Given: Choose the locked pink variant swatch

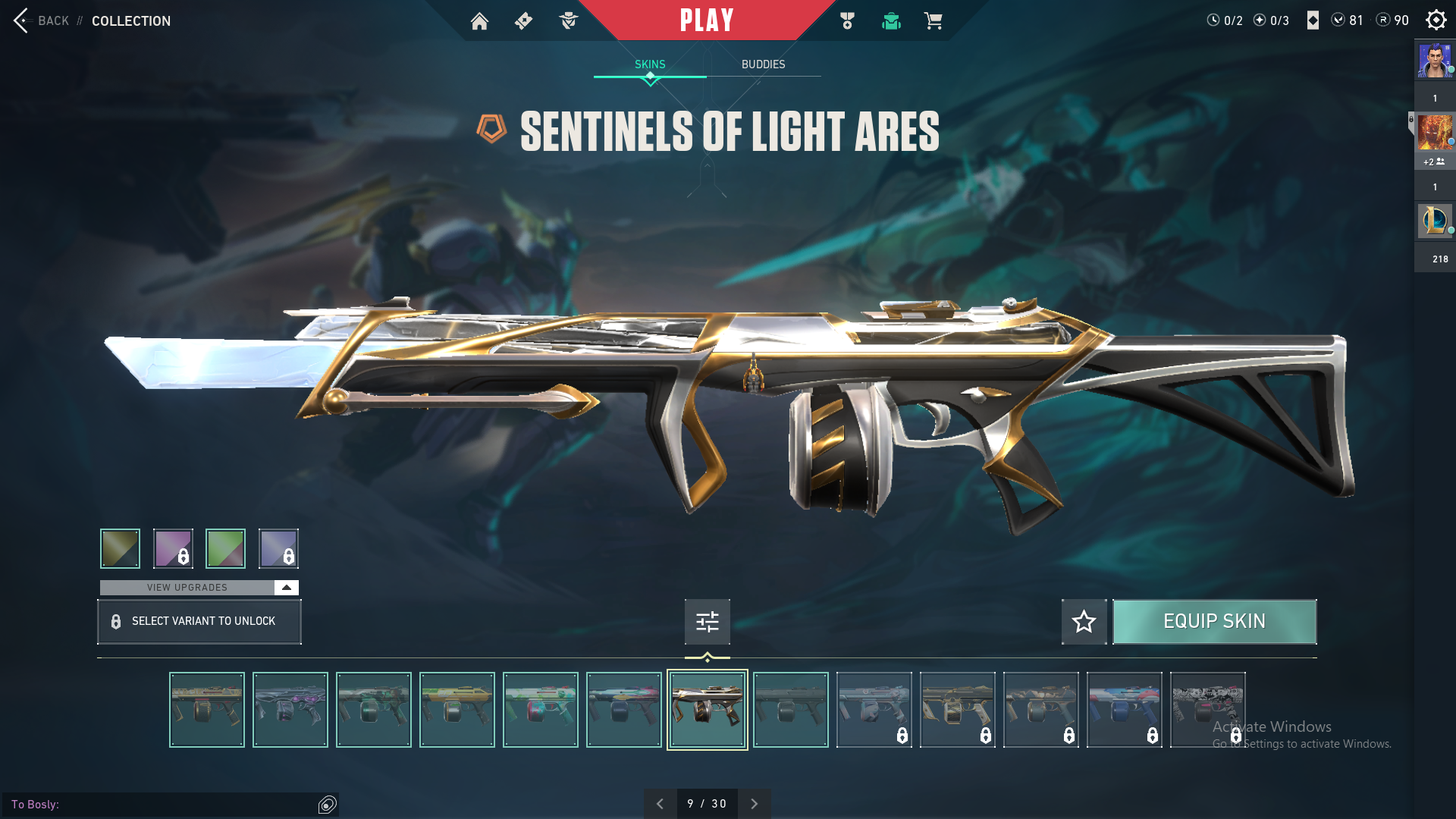Looking at the screenshot, I should pyautogui.click(x=173, y=548).
